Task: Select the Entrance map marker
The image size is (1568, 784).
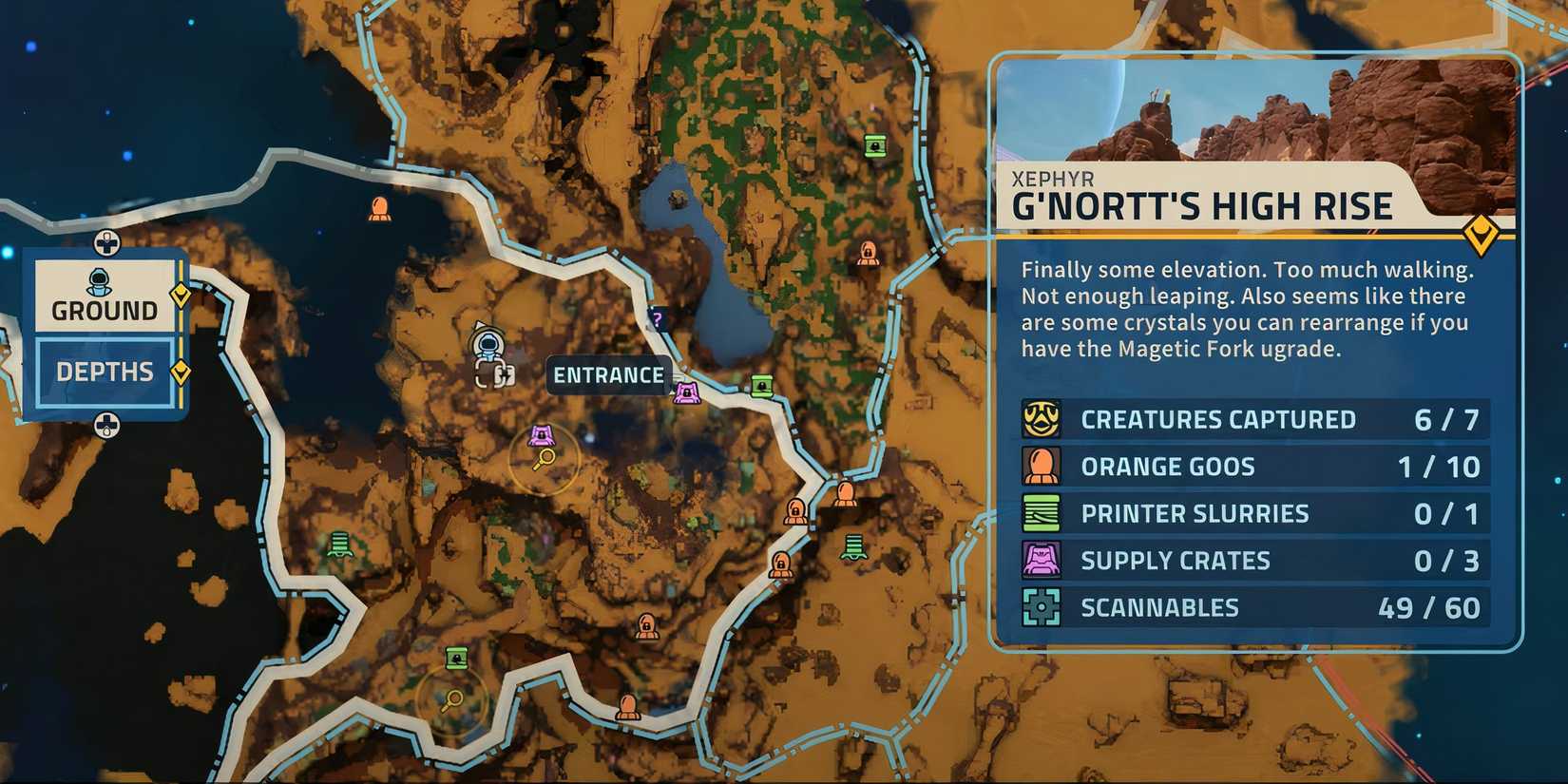Action: coord(608,376)
